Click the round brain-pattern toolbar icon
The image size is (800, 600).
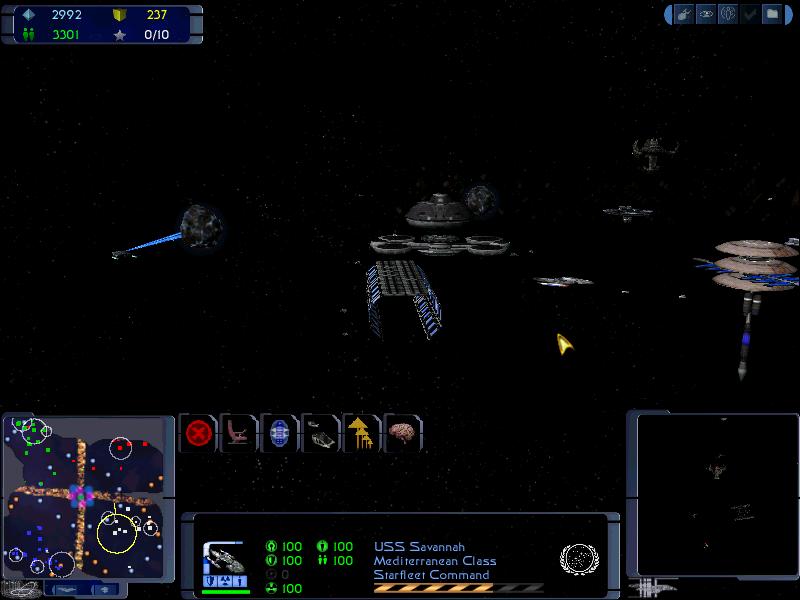pyautogui.click(x=728, y=14)
